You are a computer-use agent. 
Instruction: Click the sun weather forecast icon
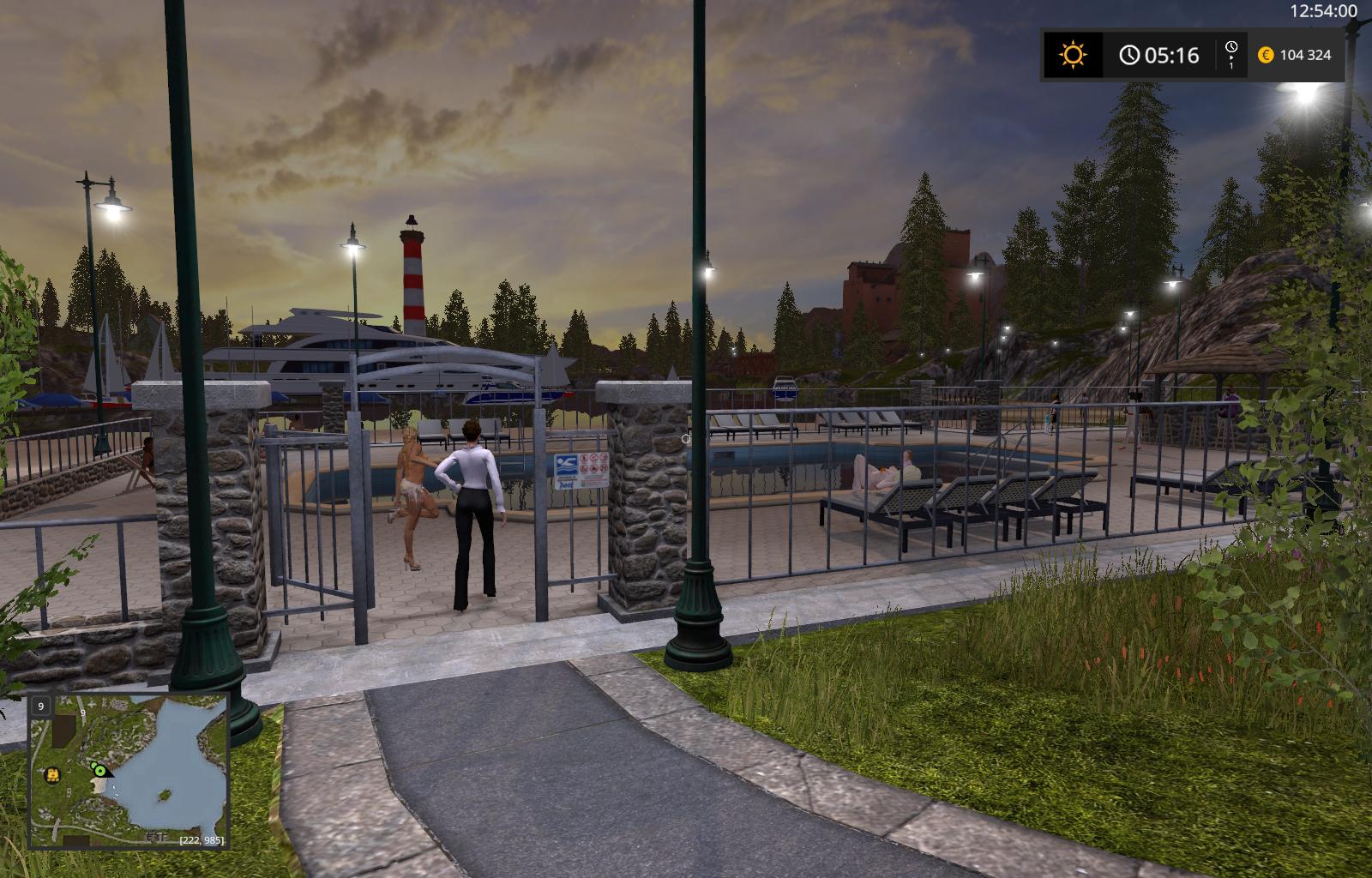click(1072, 56)
